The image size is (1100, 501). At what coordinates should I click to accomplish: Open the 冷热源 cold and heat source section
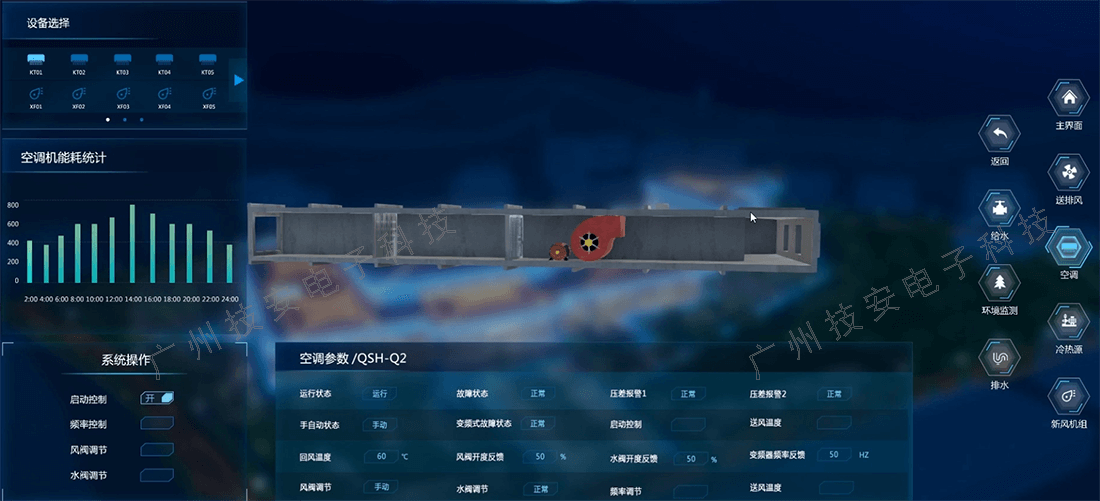1069,322
